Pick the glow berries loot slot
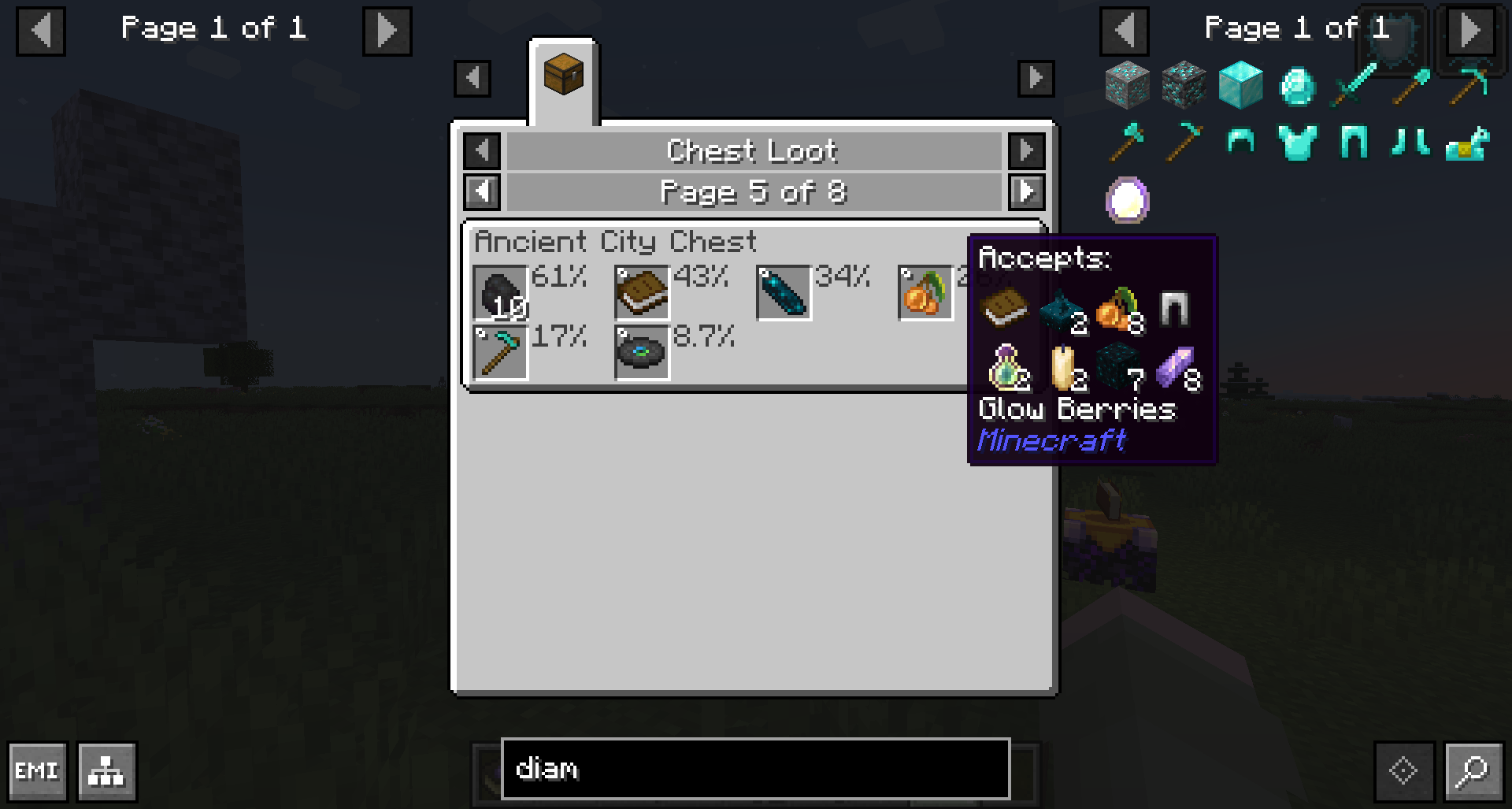This screenshot has width=1512, height=809. coord(925,293)
